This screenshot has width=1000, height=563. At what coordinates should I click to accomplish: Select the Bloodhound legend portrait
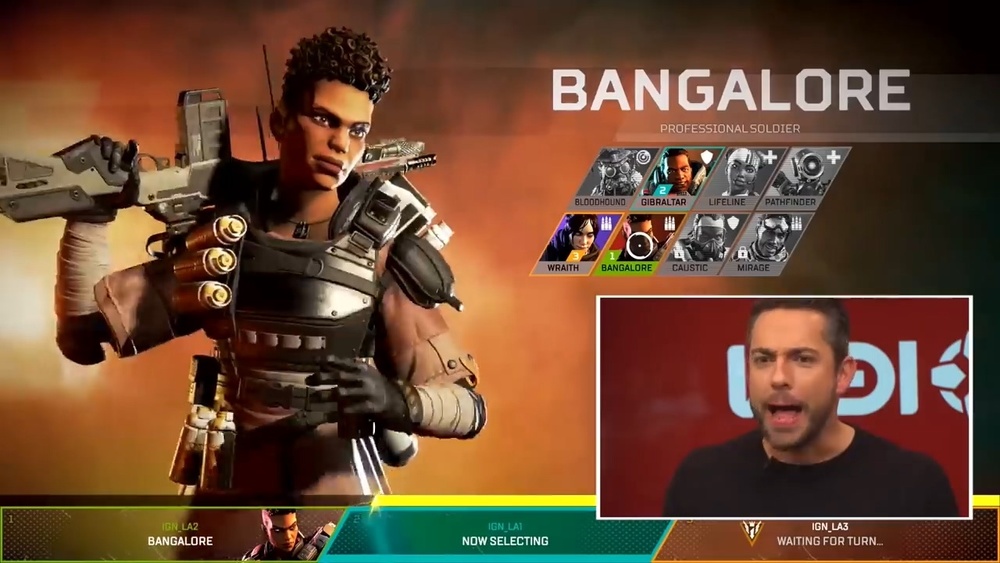coord(601,176)
